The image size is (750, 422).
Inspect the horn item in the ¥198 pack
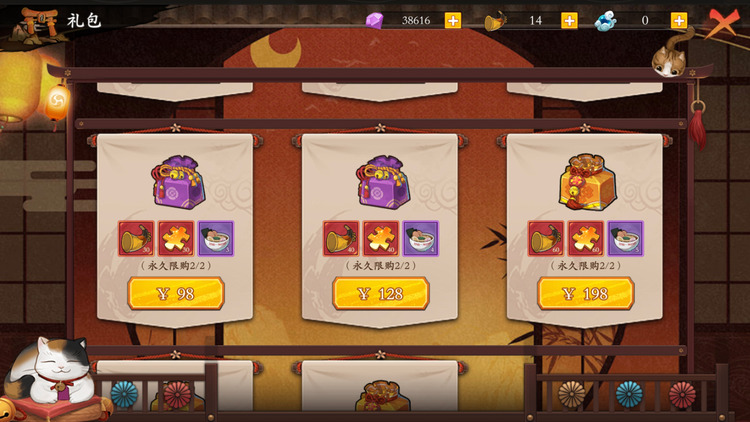pyautogui.click(x=546, y=239)
